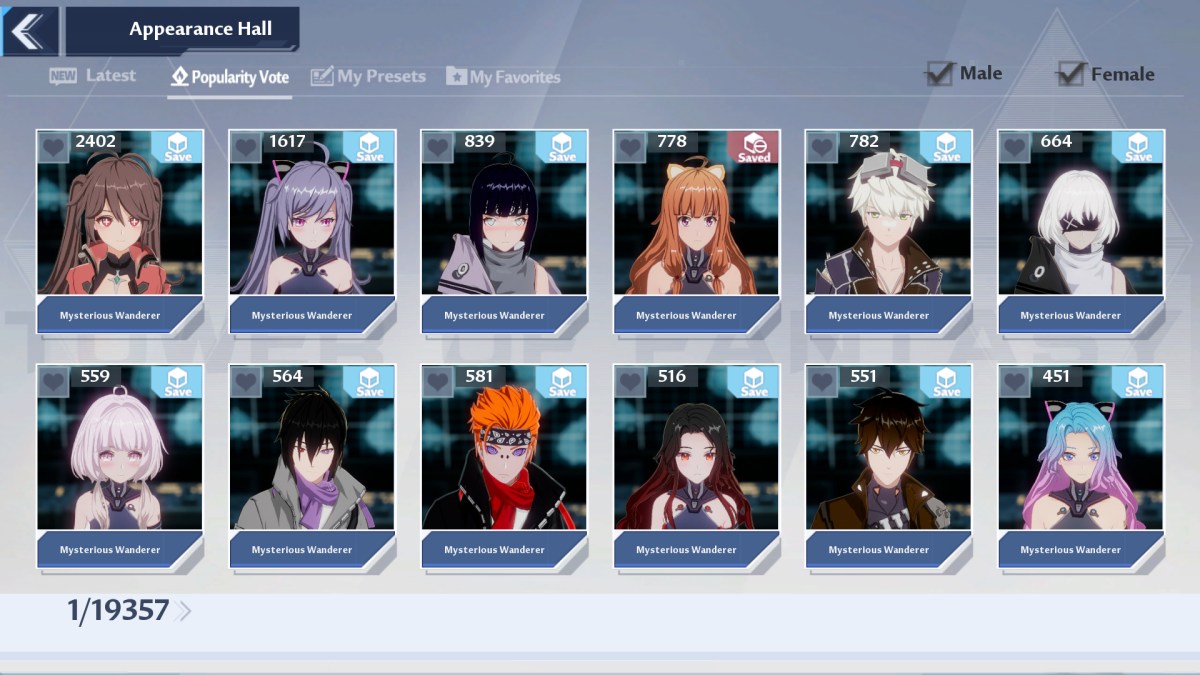The width and height of the screenshot is (1200, 675).
Task: Pick the blue-haired preset with 451 votes
Action: coord(1080,455)
